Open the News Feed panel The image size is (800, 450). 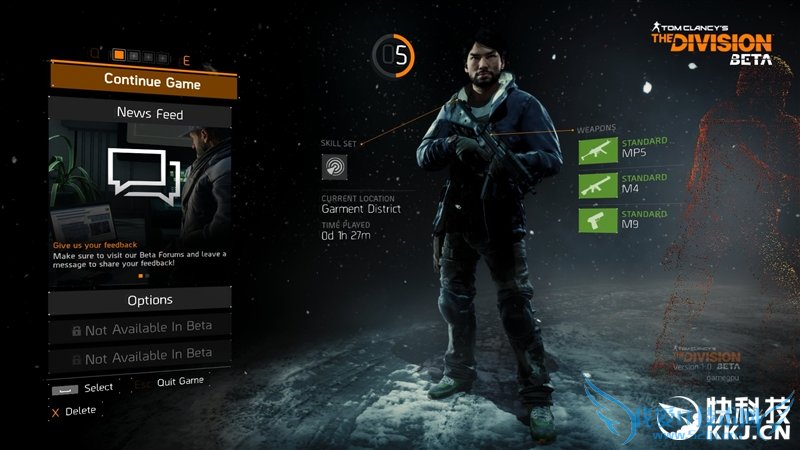pyautogui.click(x=149, y=114)
